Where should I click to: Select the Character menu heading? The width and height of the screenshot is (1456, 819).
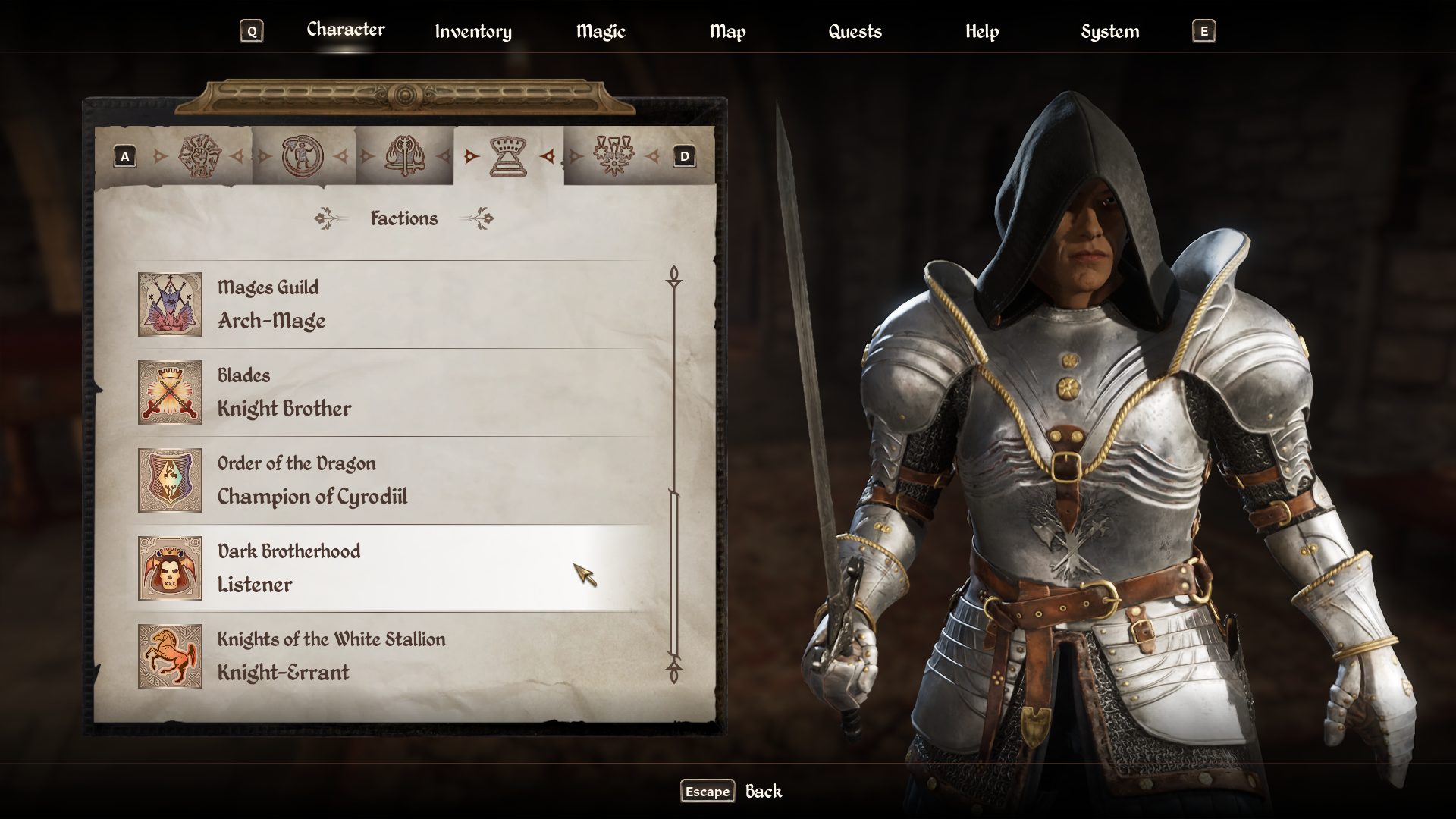click(345, 30)
